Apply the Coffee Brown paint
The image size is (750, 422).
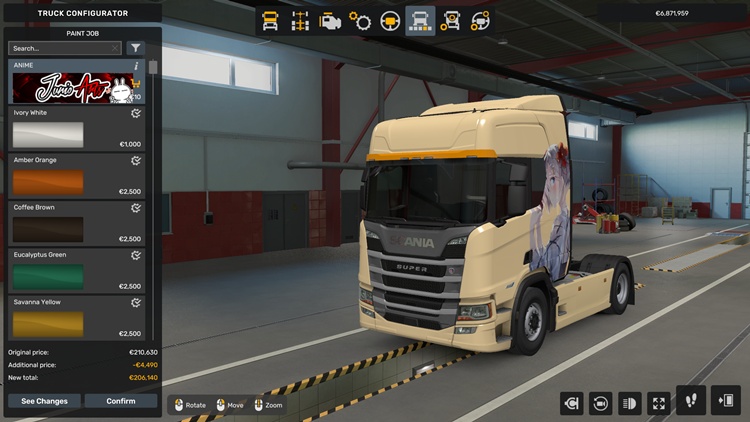point(47,229)
